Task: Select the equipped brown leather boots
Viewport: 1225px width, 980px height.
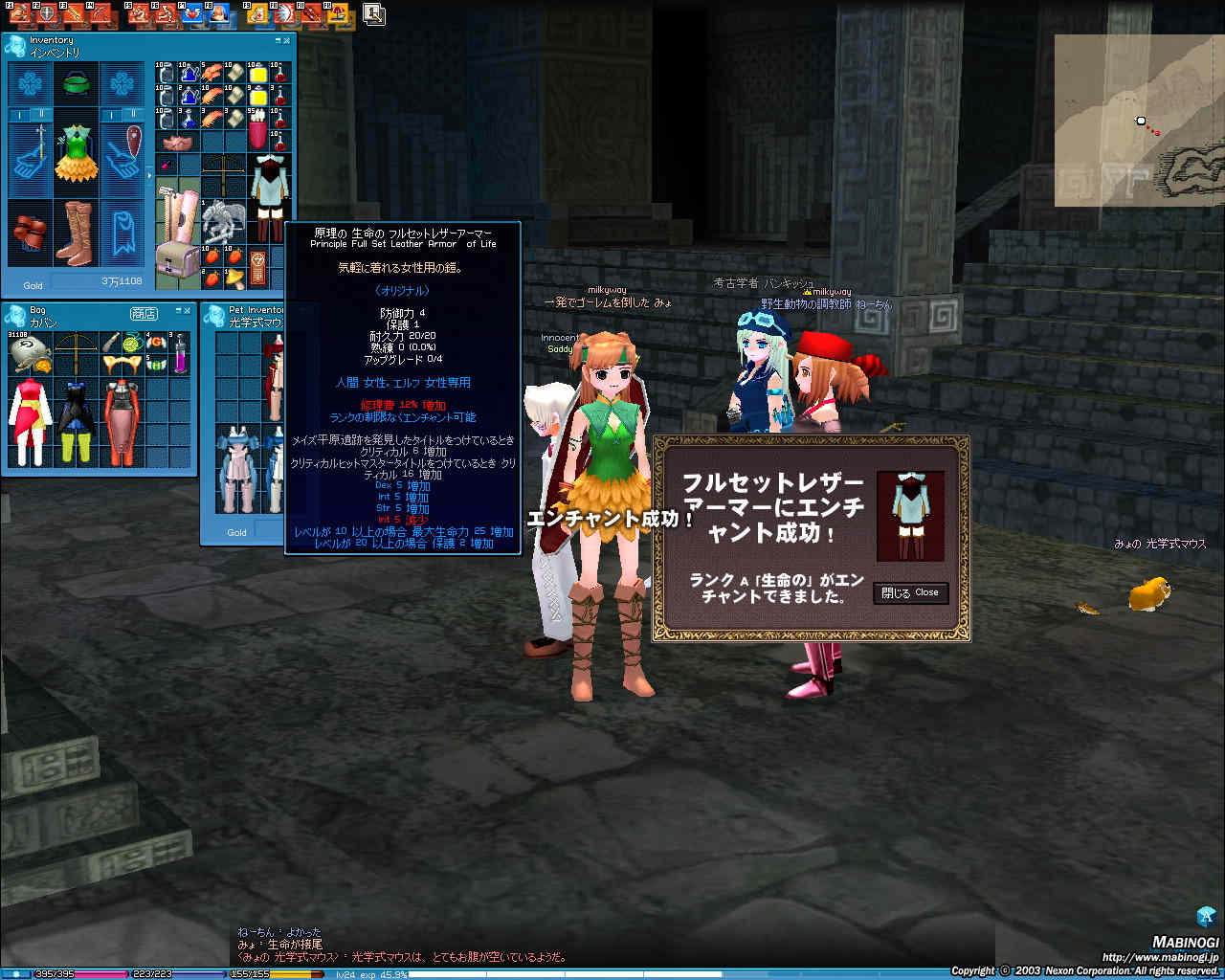Action: tap(75, 233)
